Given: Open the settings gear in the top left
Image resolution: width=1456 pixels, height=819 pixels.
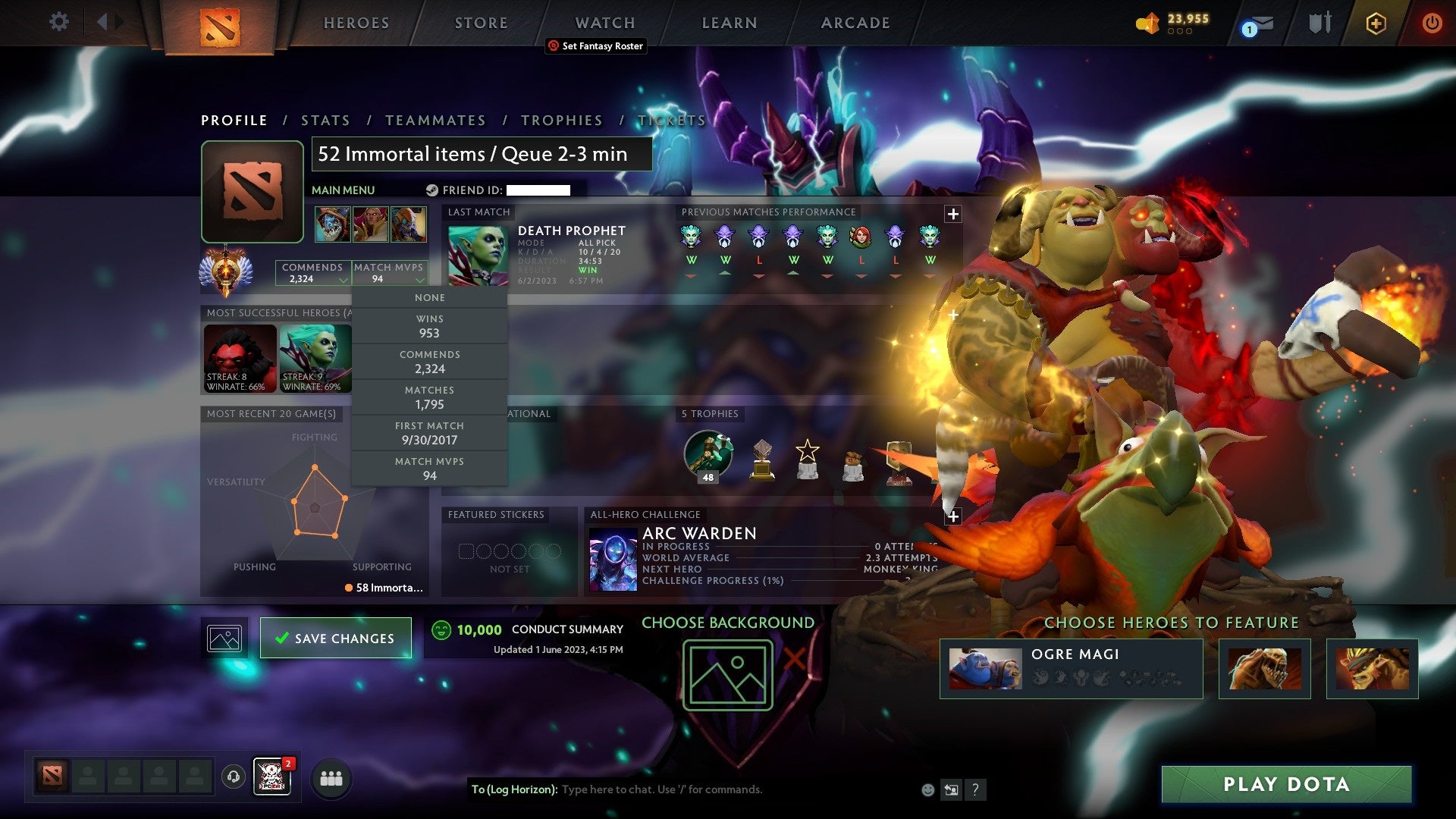Looking at the screenshot, I should click(59, 22).
